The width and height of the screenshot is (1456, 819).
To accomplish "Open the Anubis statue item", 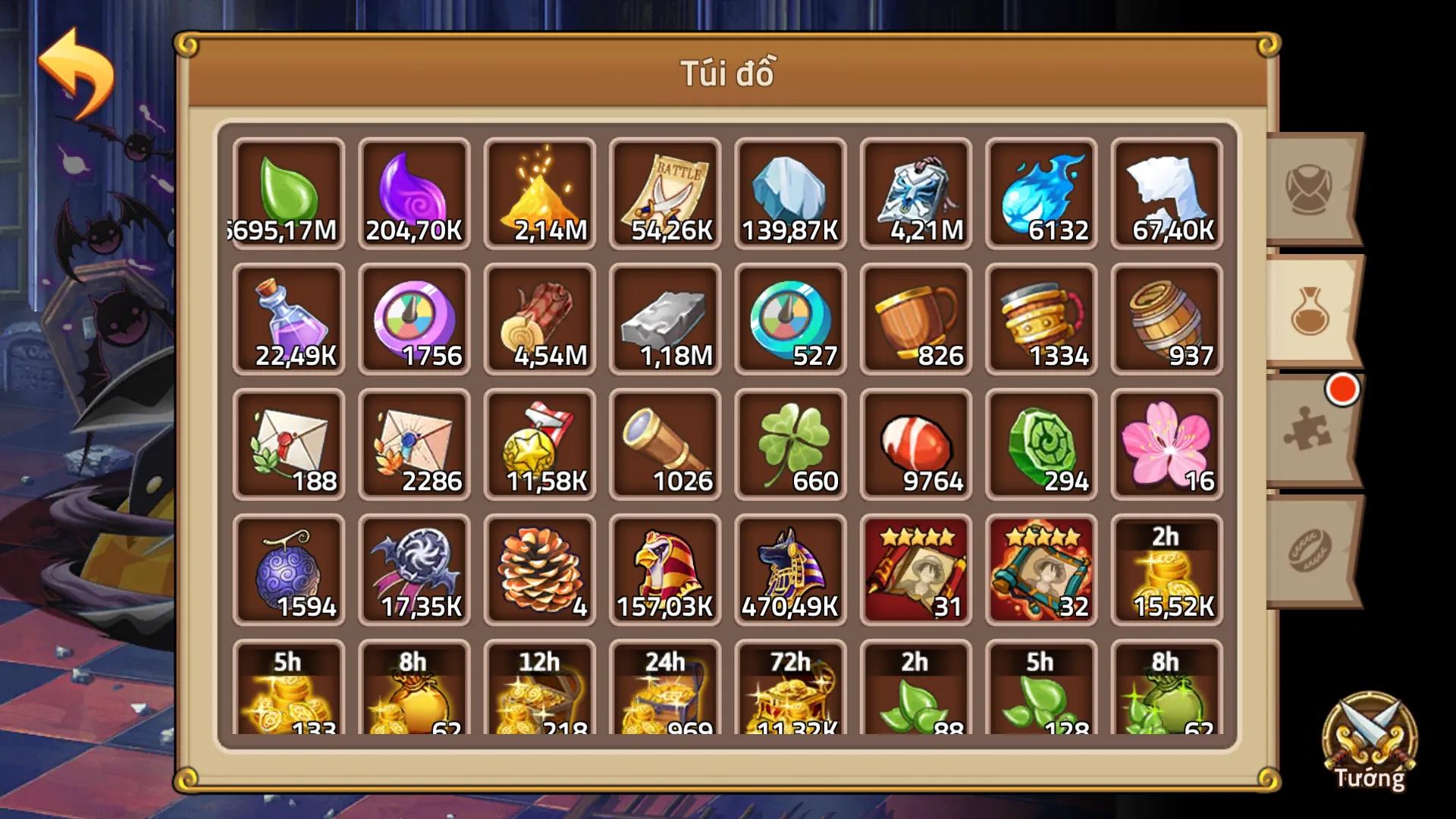I will pos(790,569).
